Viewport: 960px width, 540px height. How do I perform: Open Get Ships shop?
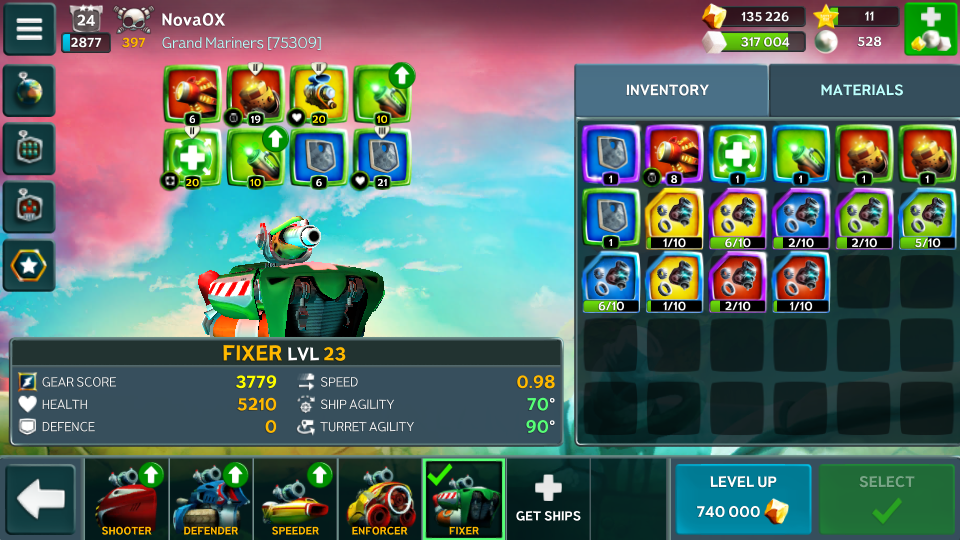(548, 498)
